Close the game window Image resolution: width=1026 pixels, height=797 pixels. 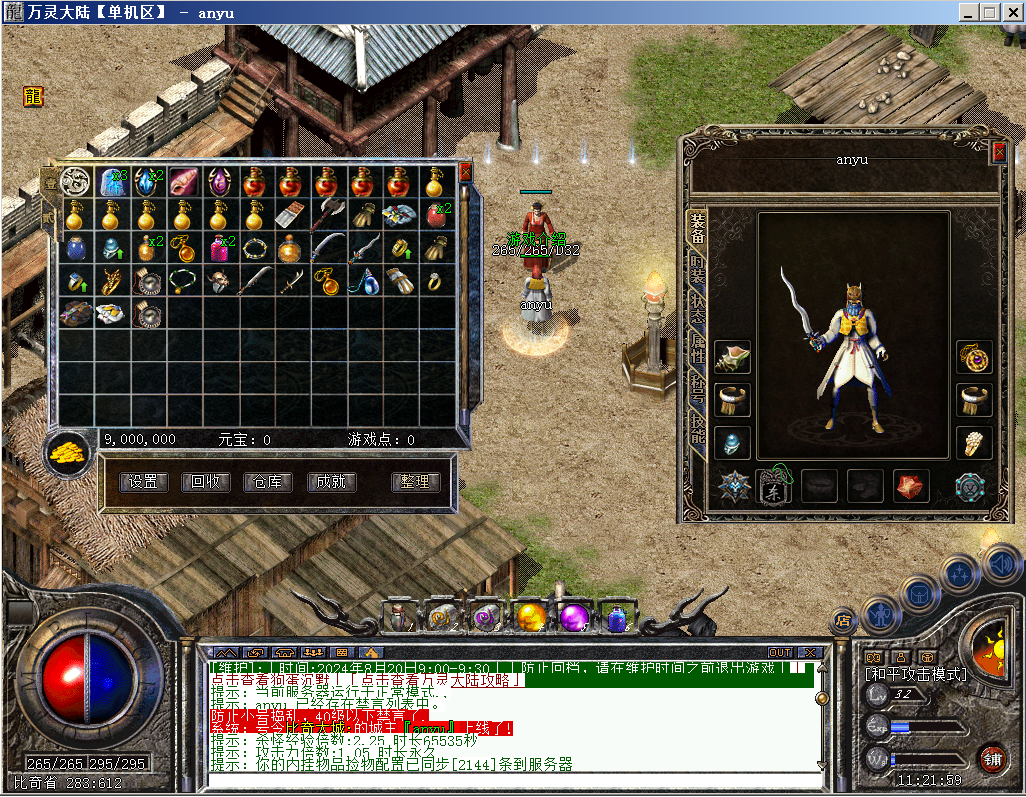tap(1012, 12)
